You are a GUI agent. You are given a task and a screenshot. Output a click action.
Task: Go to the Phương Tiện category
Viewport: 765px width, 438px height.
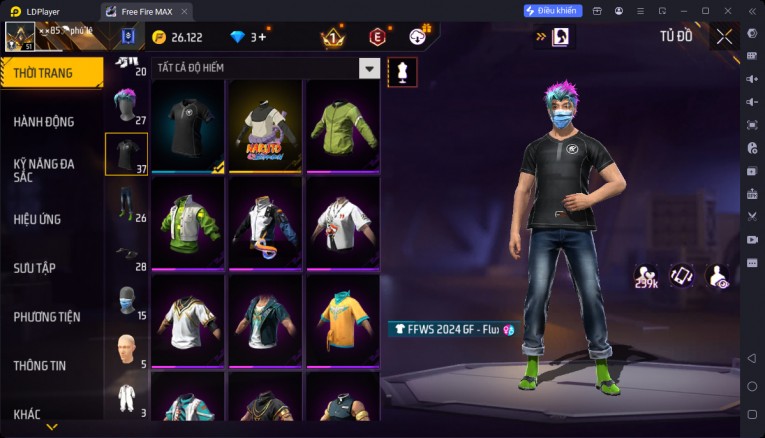click(47, 317)
